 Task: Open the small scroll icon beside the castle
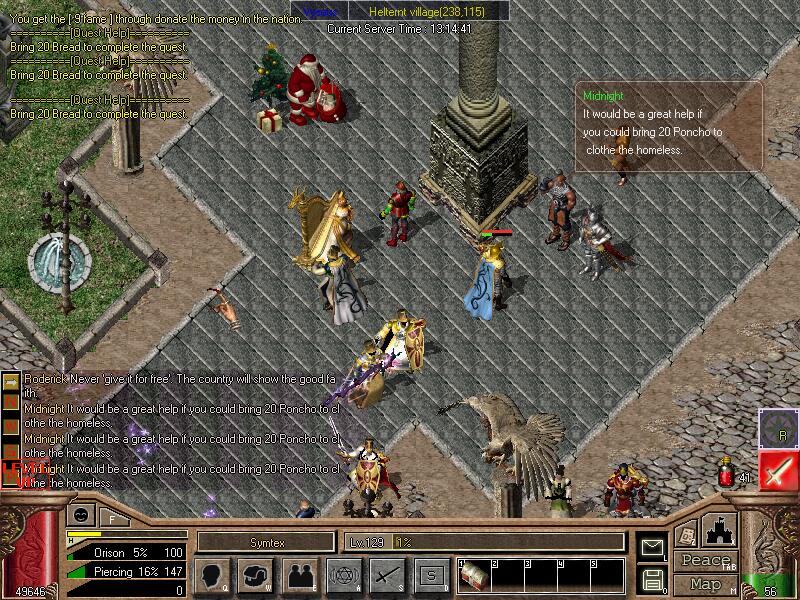686,534
